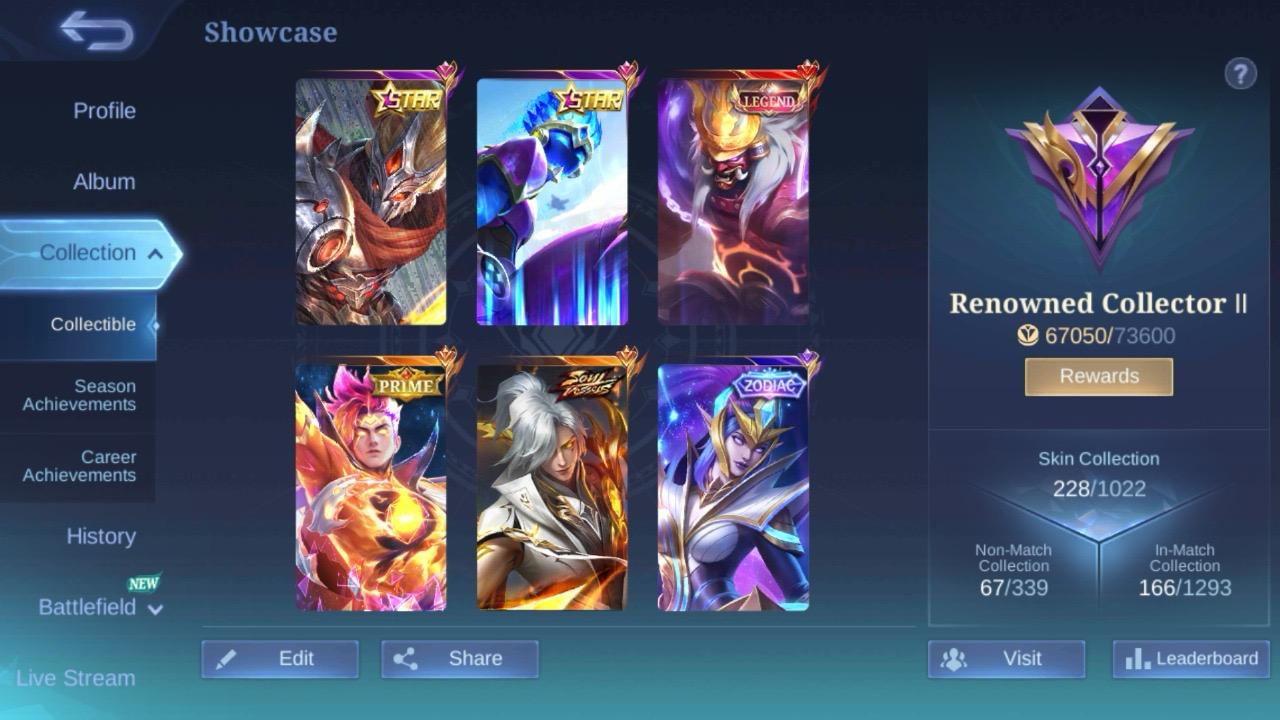This screenshot has width=1280, height=720.
Task: Open Career Achievements
Action: point(79,466)
